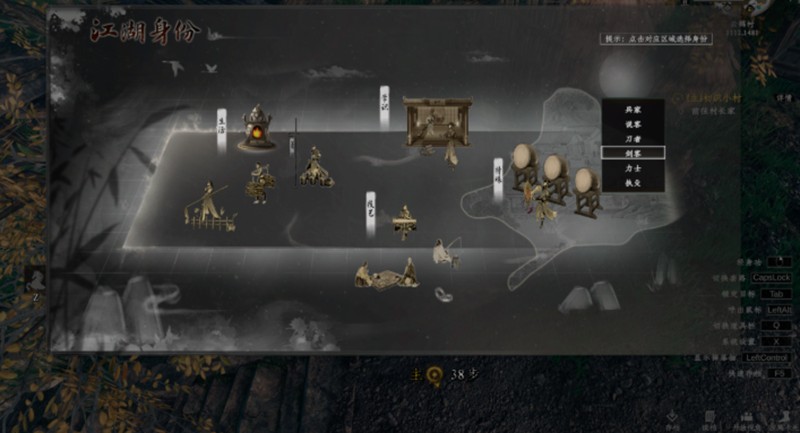Select the war drums identity figure
The image size is (800, 433).
pos(553,178)
